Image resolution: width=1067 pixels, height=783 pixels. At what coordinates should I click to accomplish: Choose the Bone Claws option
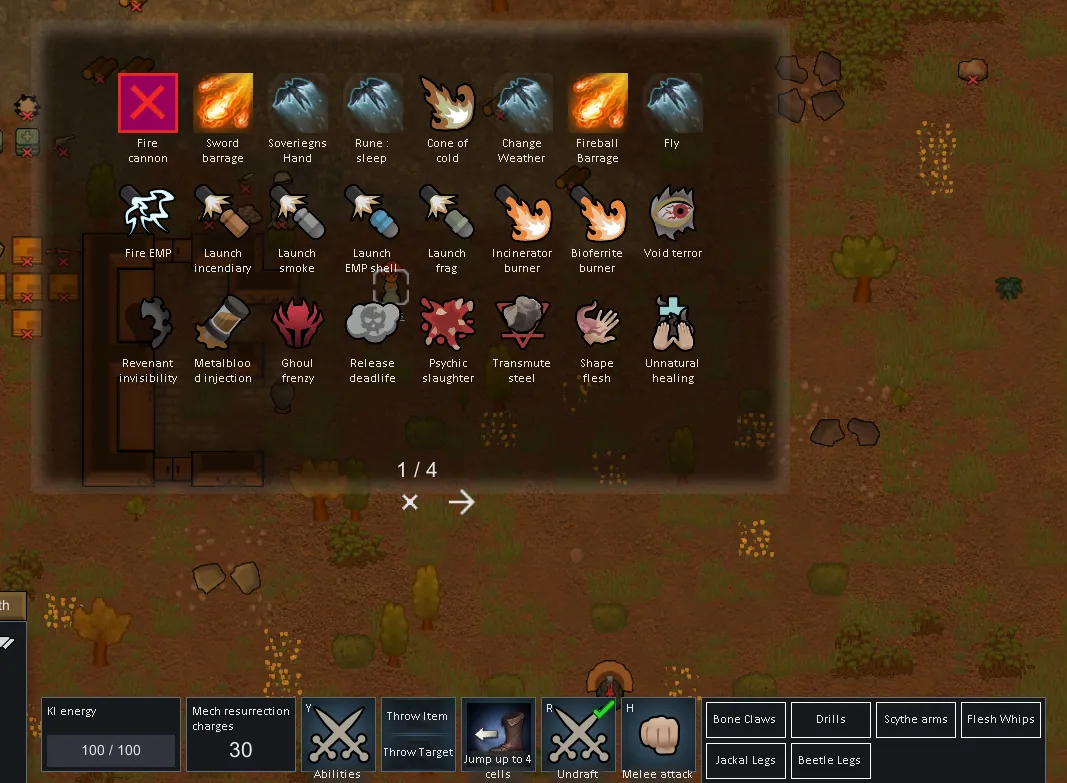(x=744, y=719)
